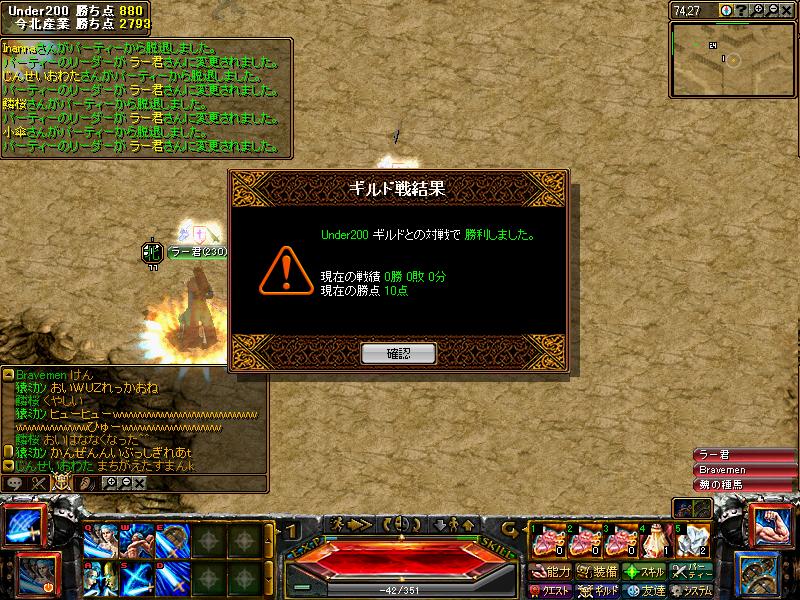Open the 装備 (equipment) window
Viewport: 800px width, 600px height.
point(598,572)
